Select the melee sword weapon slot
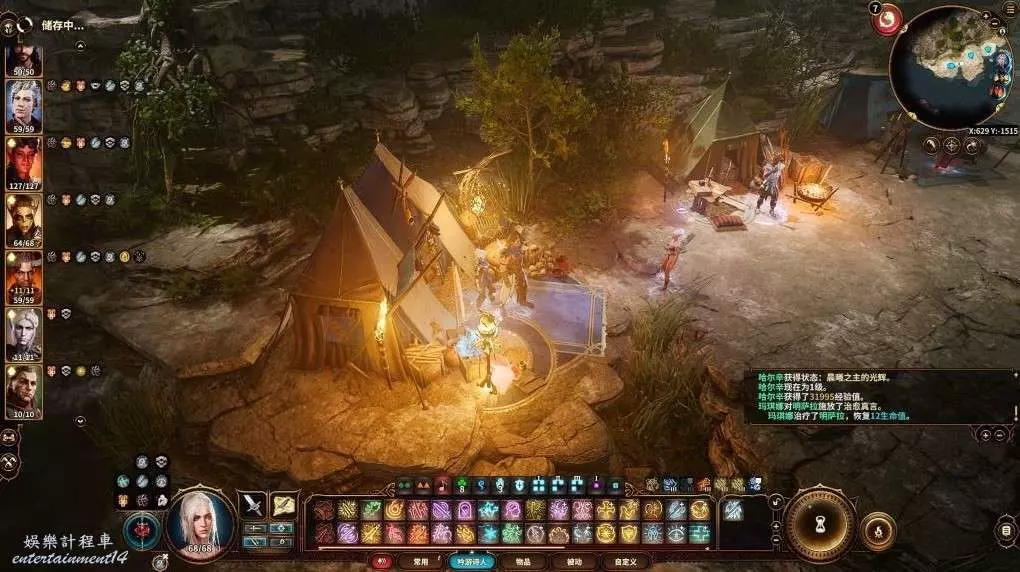The image size is (1020, 572). [253, 505]
